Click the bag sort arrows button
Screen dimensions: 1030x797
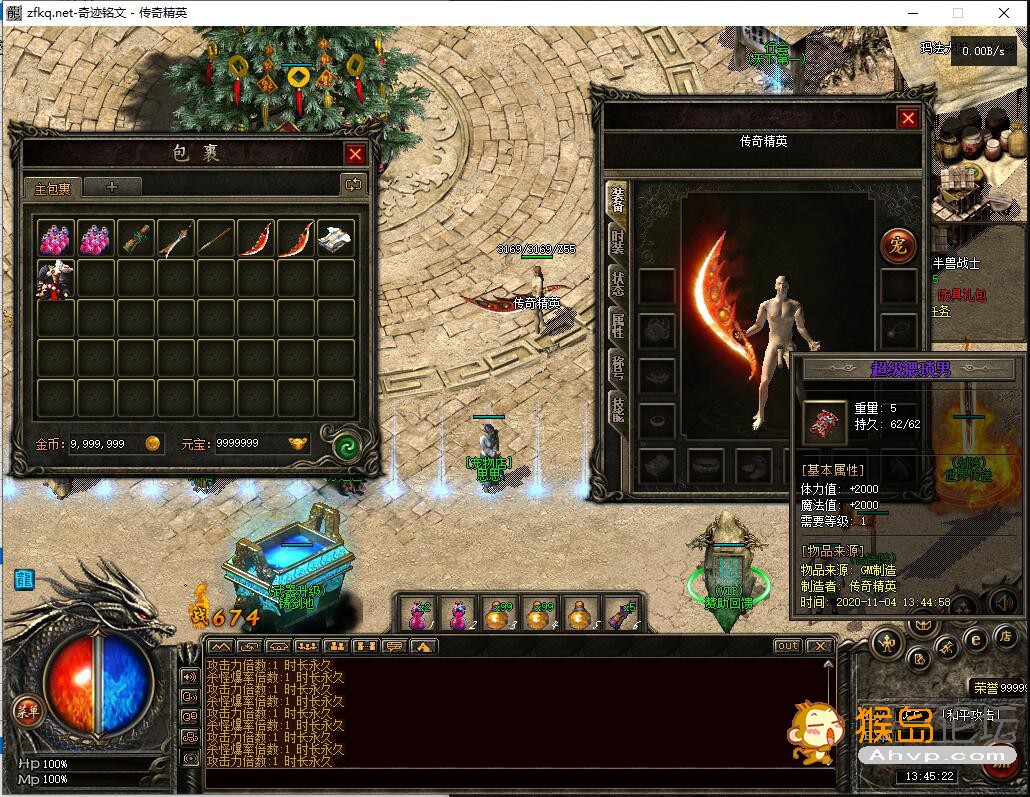353,184
